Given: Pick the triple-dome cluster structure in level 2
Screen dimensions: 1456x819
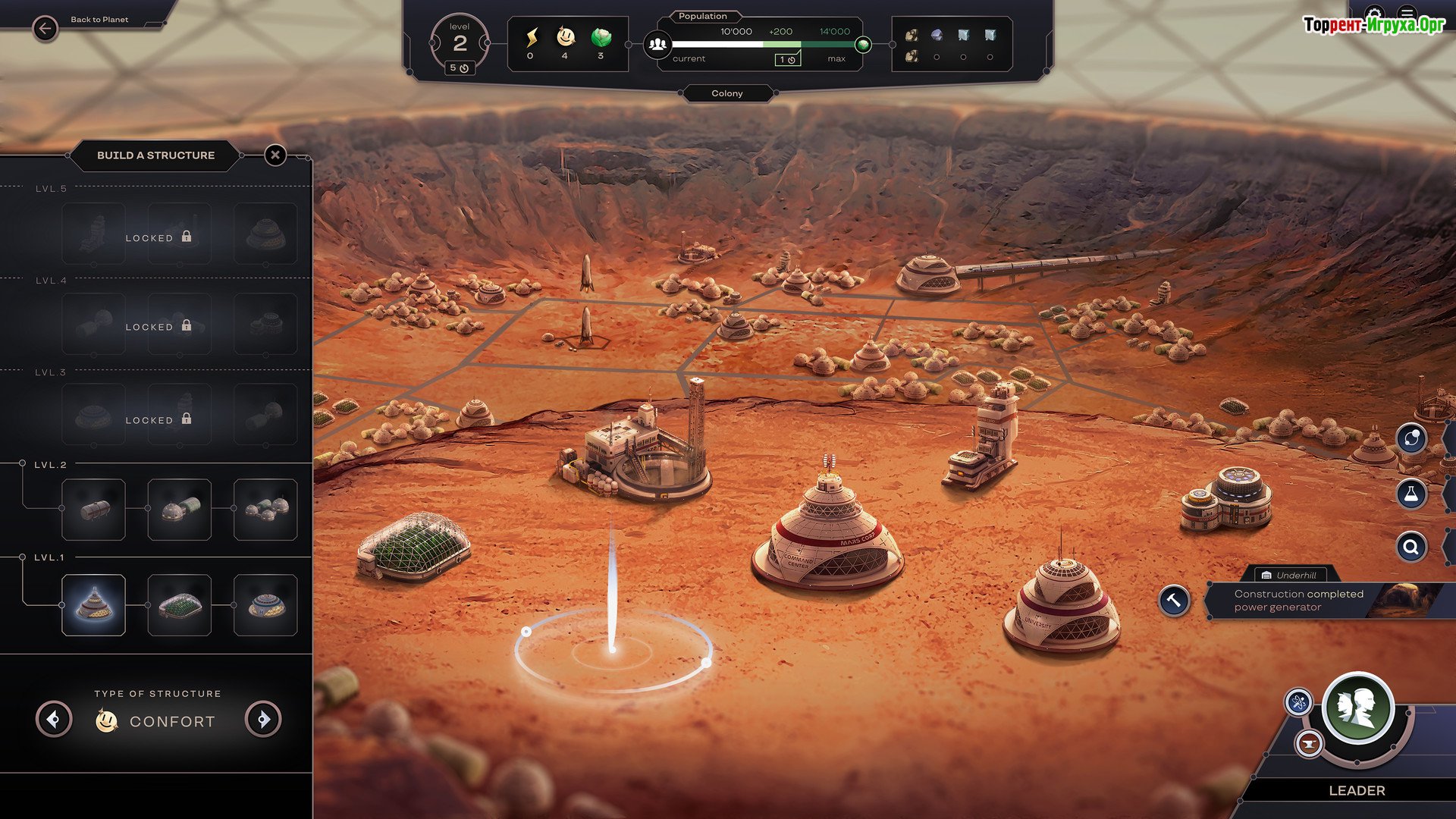Looking at the screenshot, I should point(265,510).
